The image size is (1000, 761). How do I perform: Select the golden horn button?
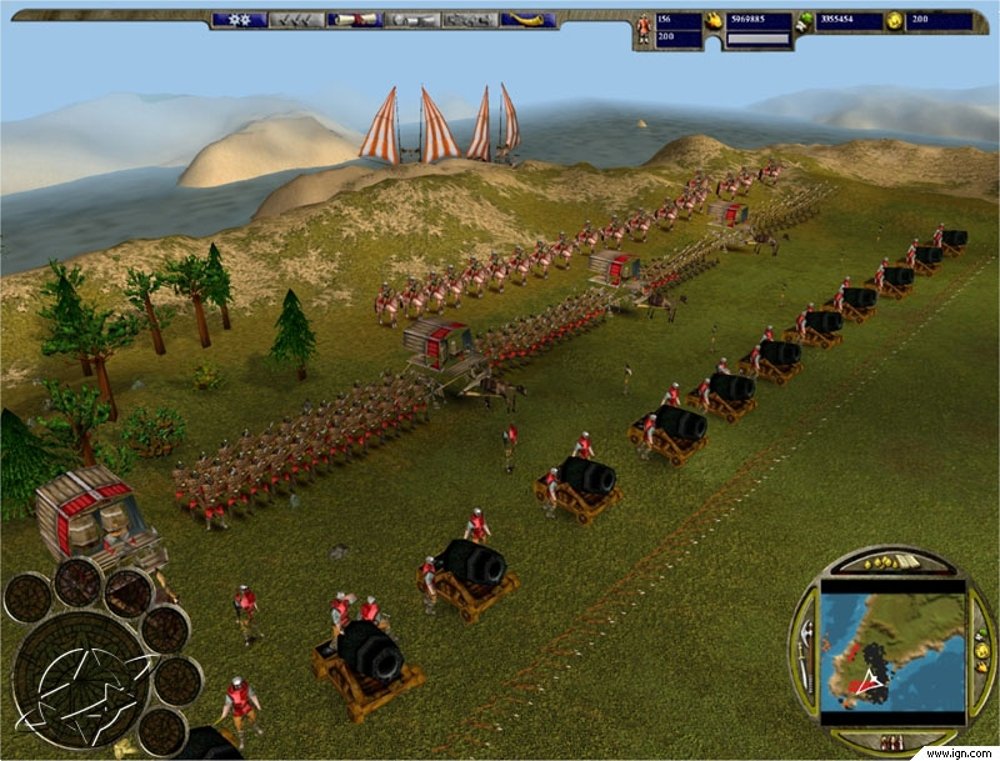528,19
